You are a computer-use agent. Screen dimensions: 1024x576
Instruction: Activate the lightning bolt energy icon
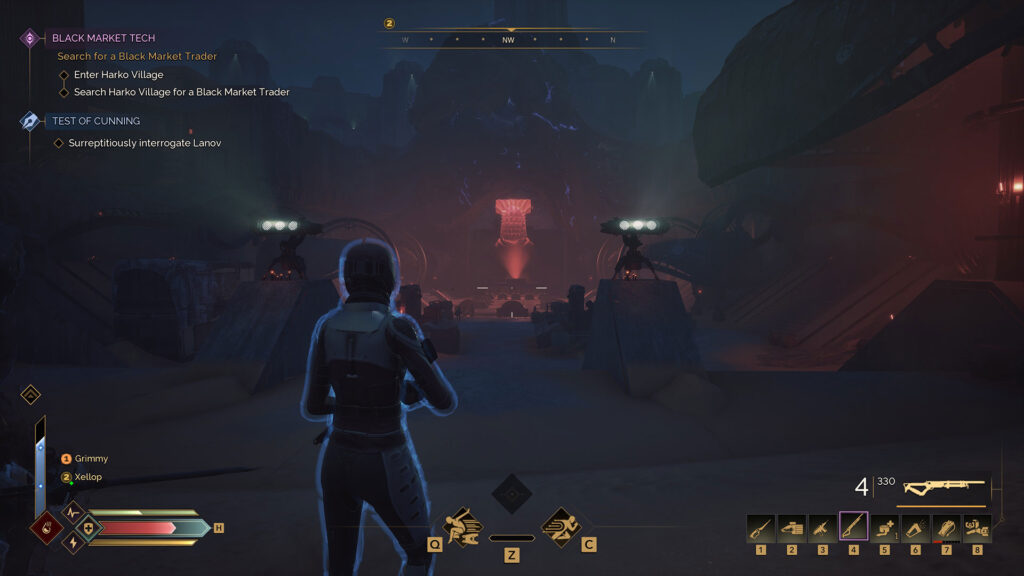(x=72, y=543)
